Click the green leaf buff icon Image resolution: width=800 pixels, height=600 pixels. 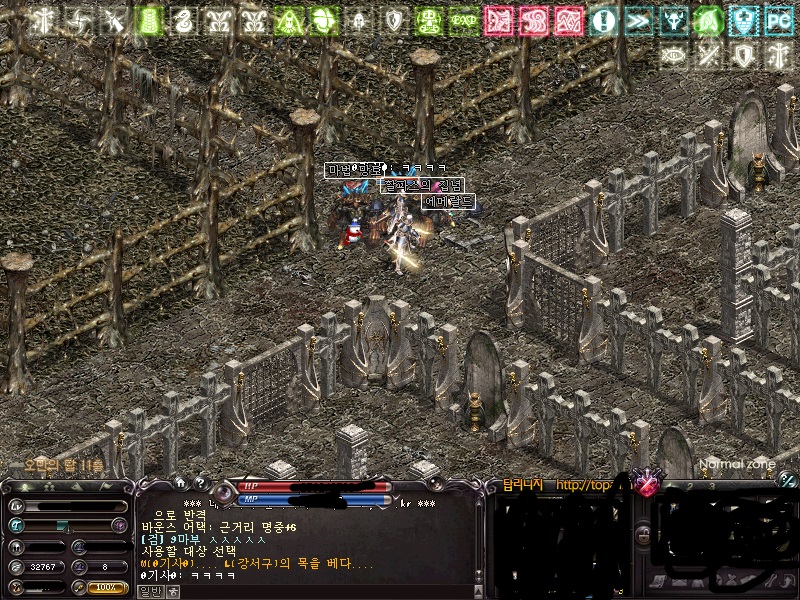coord(708,20)
